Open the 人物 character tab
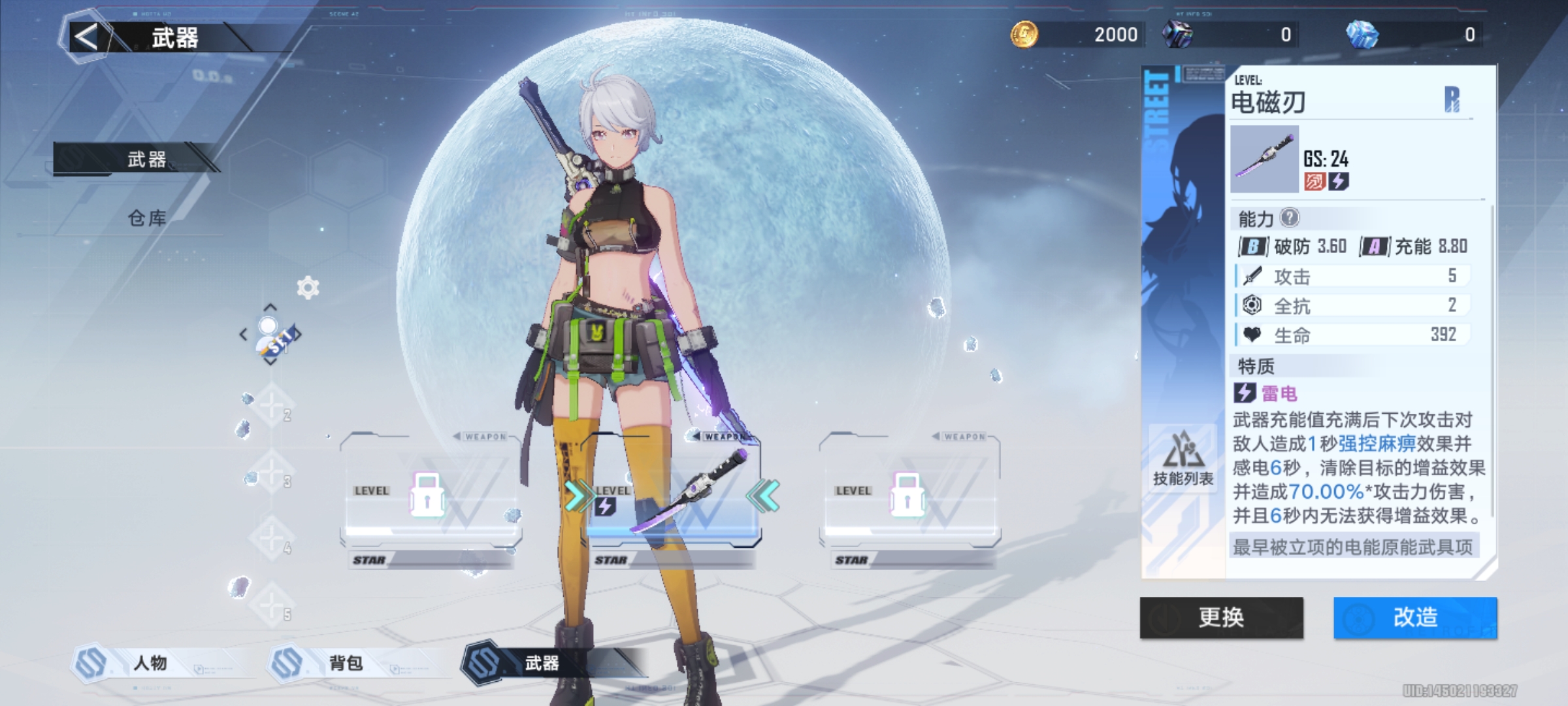The width and height of the screenshot is (1568, 706). (x=150, y=663)
